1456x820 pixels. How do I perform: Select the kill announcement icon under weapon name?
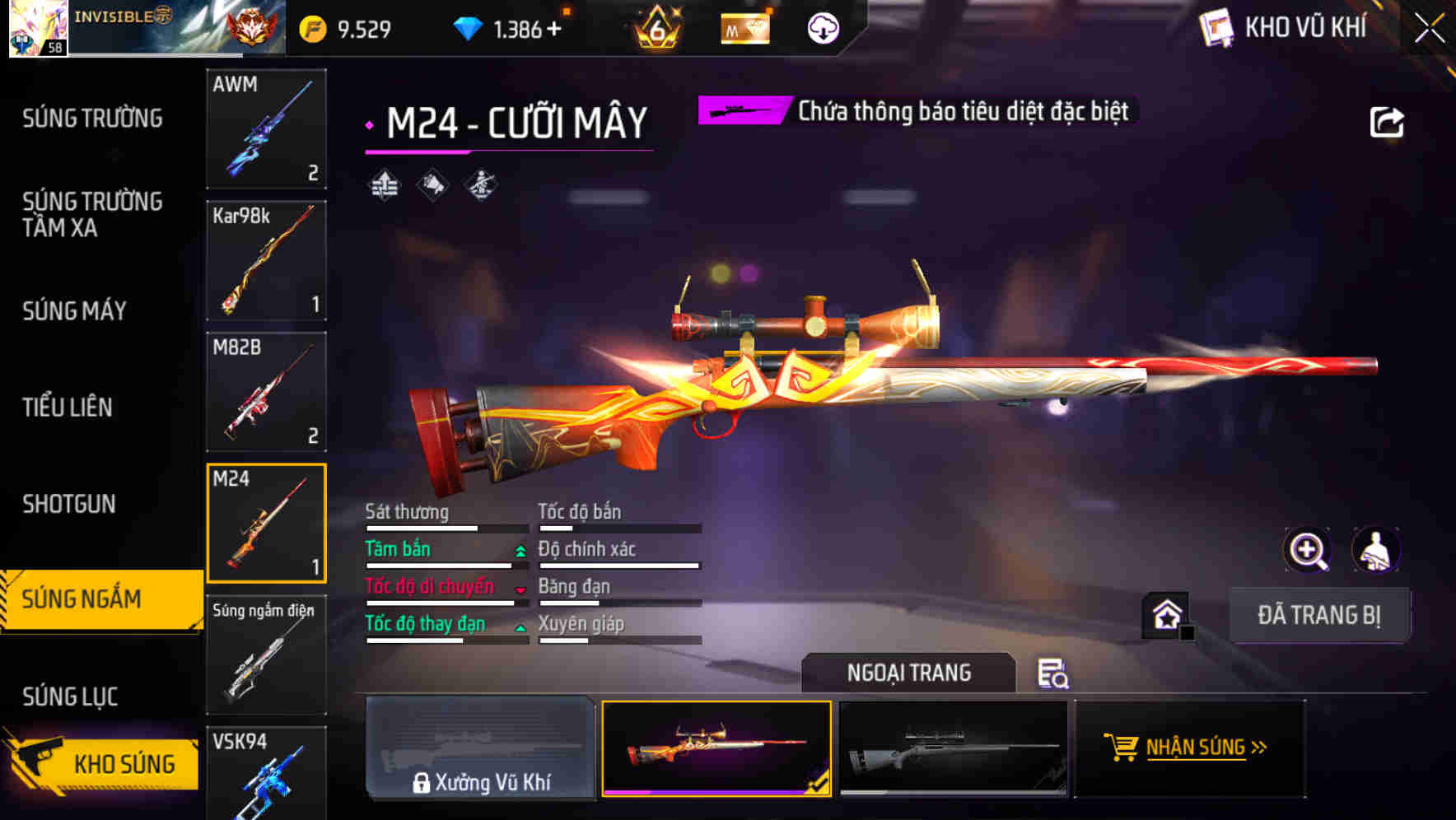tap(432, 185)
